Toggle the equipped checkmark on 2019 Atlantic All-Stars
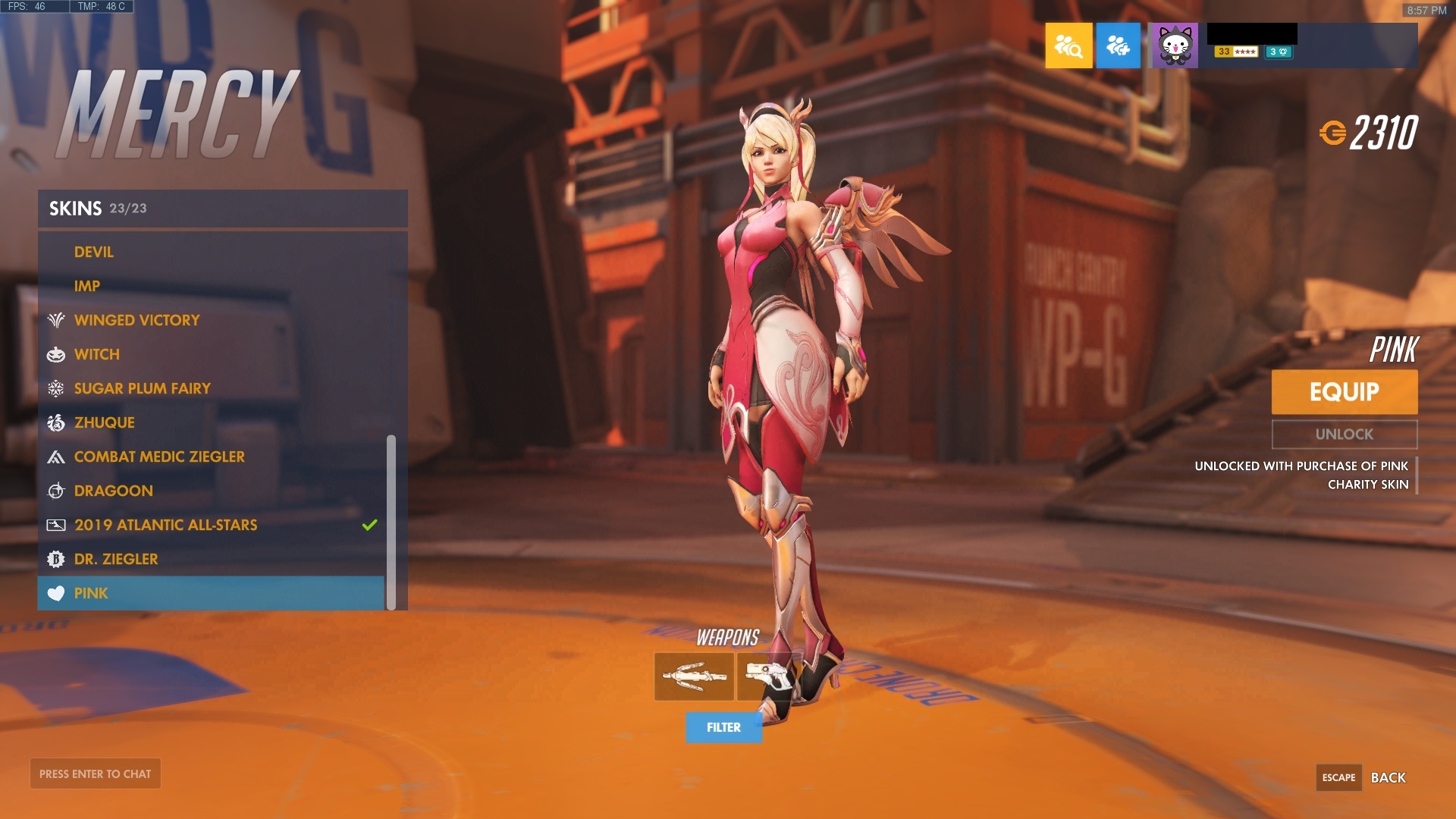 point(369,523)
